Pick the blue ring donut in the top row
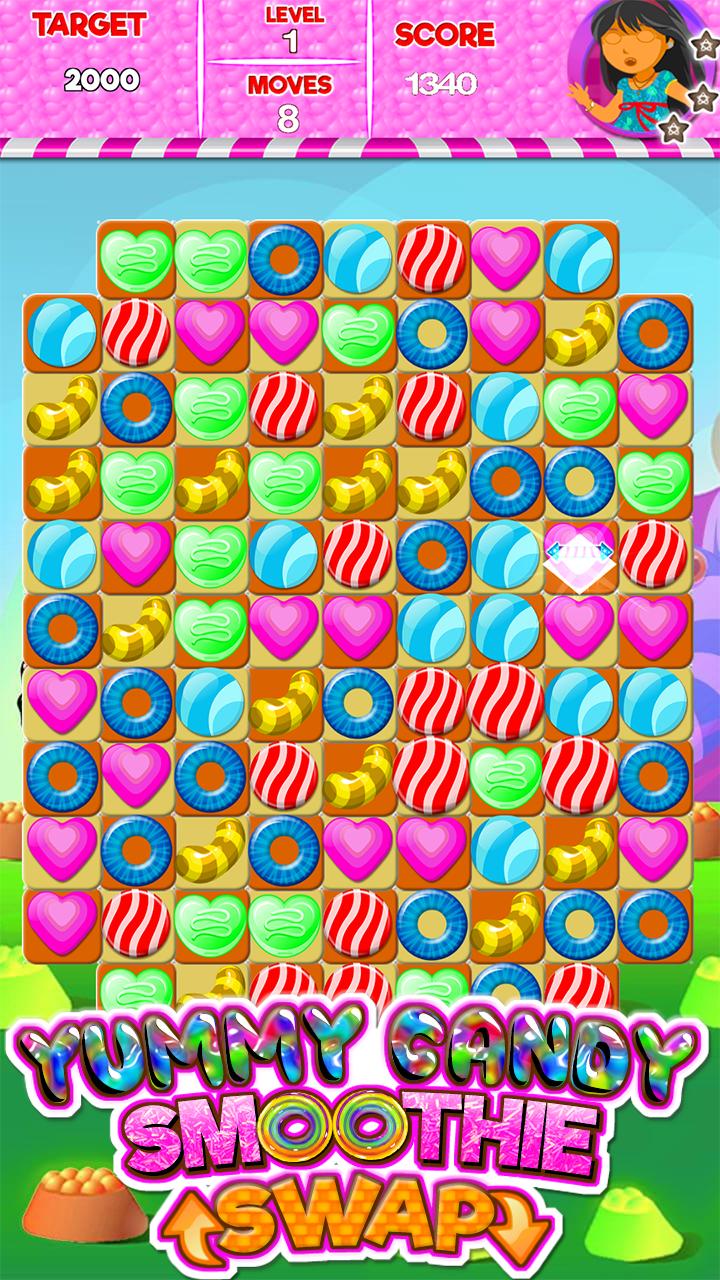720x1280 pixels. click(283, 258)
